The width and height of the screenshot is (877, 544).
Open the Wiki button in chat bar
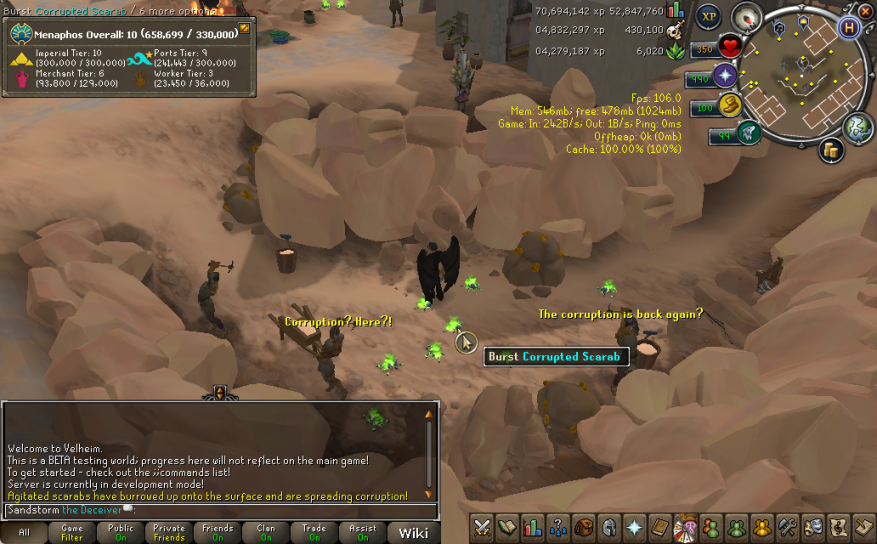tap(414, 532)
